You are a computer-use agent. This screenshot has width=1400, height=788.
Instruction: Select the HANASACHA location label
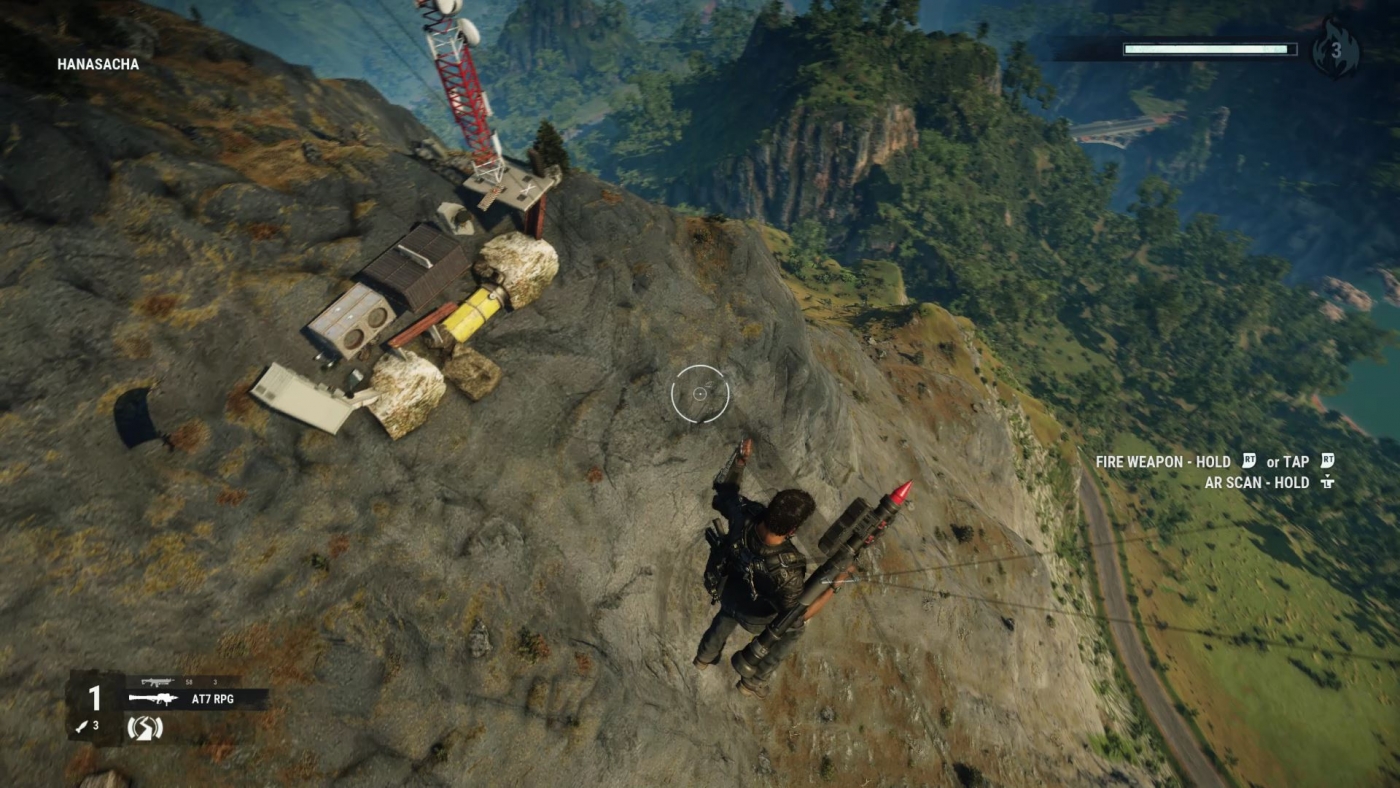[97, 64]
